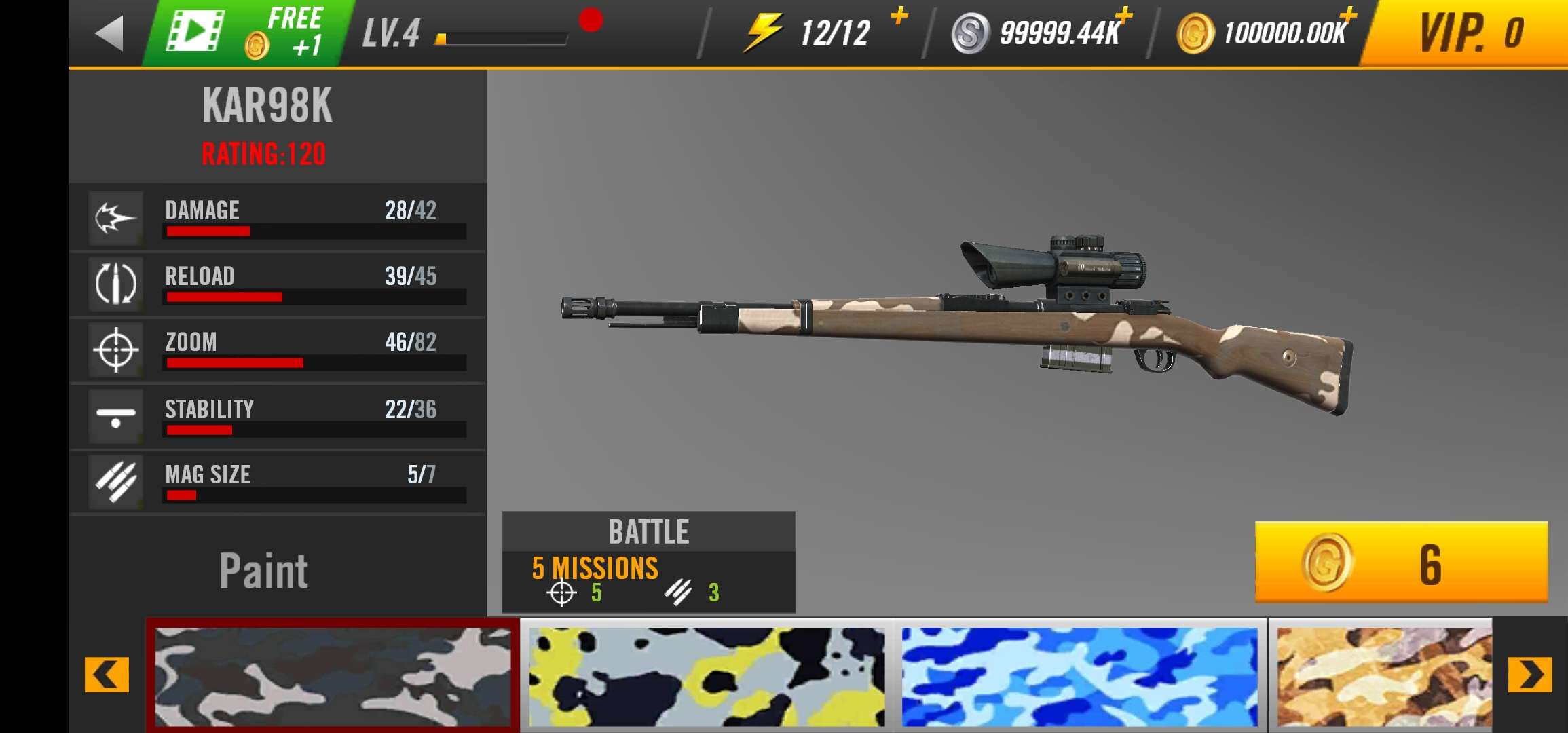
Task: Click the Reload stat icon
Action: click(x=115, y=284)
